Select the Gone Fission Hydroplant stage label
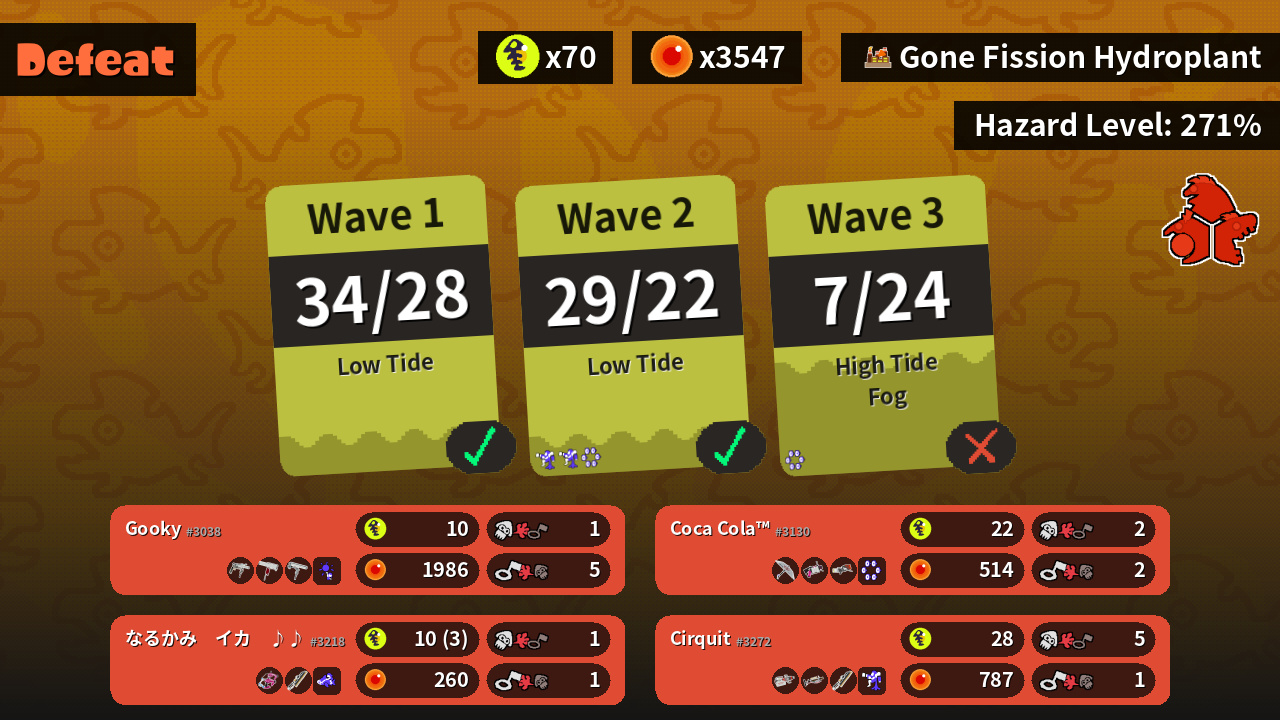1280x720 pixels. tap(1060, 58)
